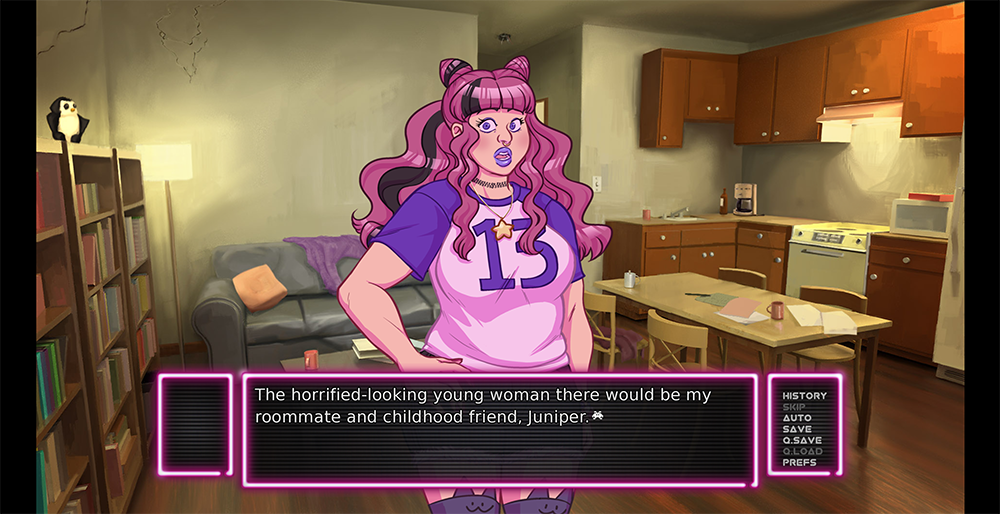Use Q.Save to quick save
Viewport: 1000px width, 514px height.
click(x=802, y=440)
